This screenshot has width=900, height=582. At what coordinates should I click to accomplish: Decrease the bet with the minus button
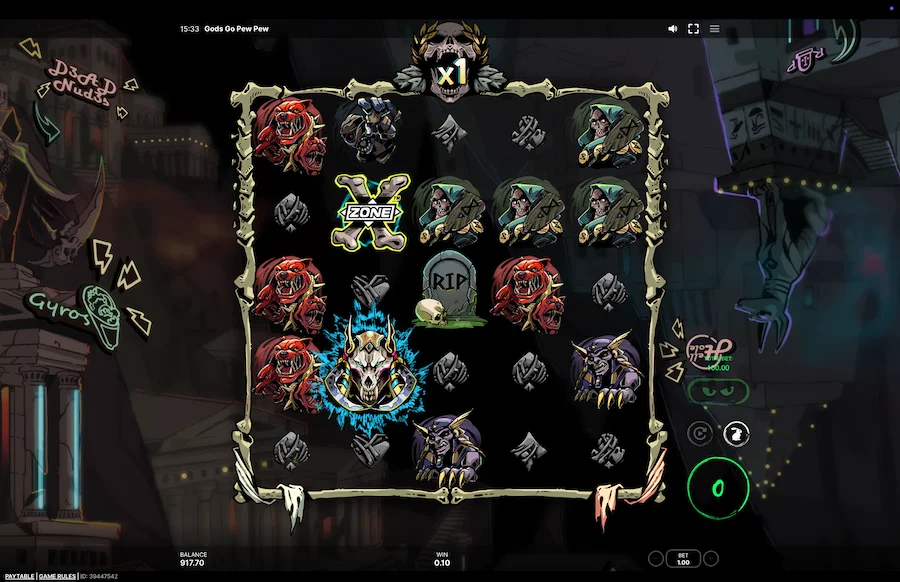point(656,558)
